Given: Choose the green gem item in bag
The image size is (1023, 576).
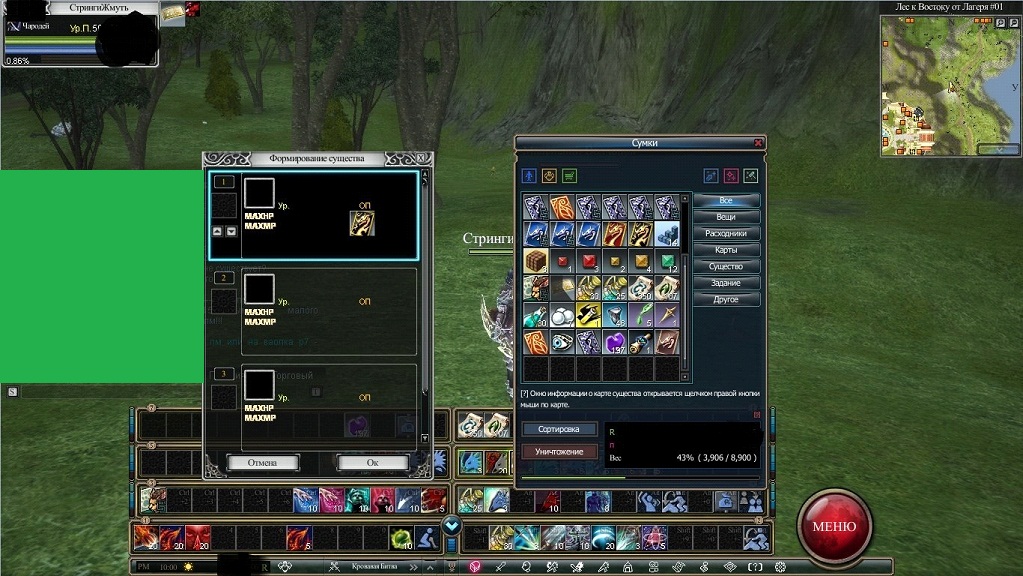Looking at the screenshot, I should (x=666, y=262).
